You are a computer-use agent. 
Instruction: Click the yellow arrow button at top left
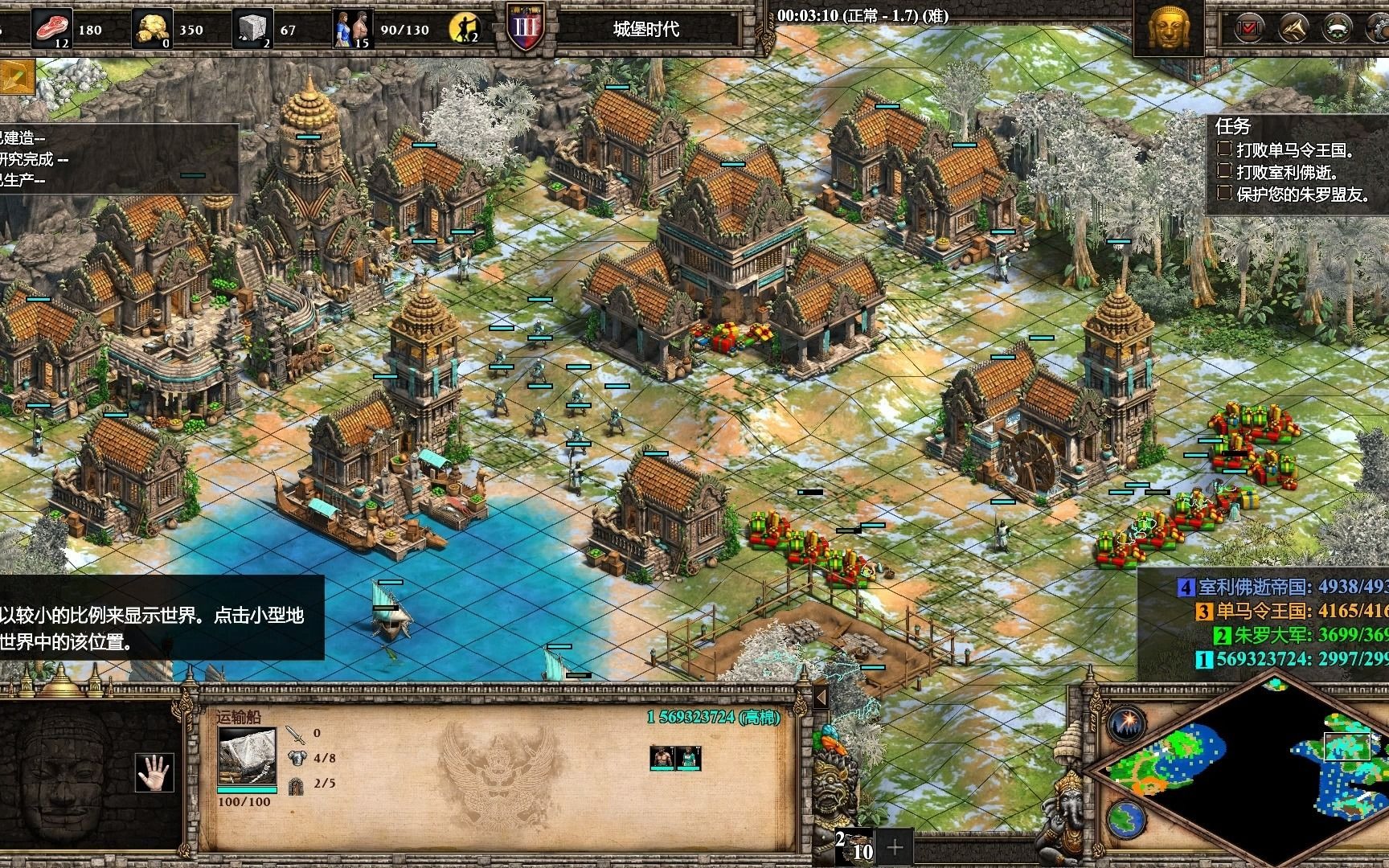point(16,76)
